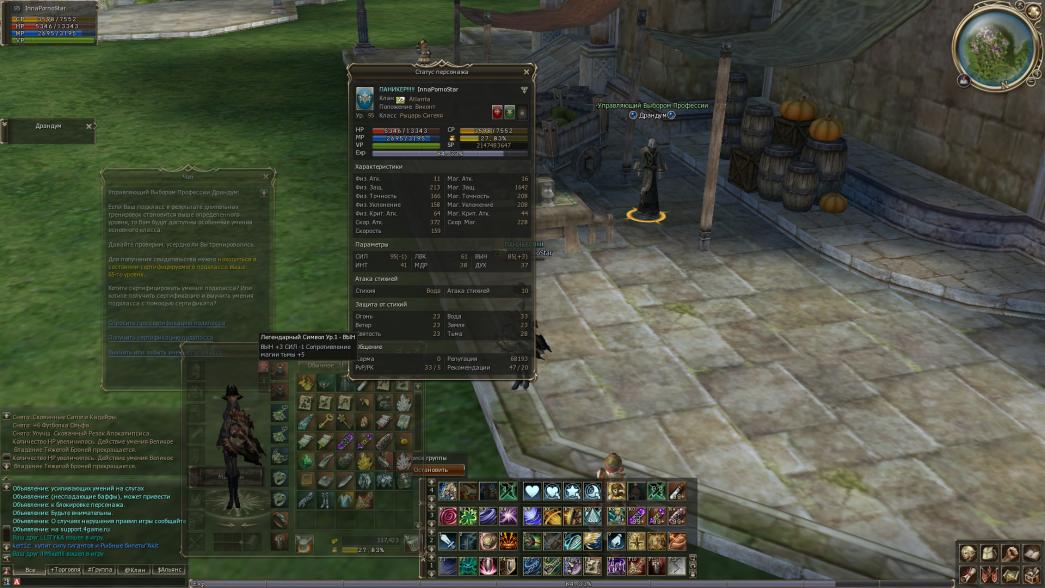Close the Дрэндум target window

click(88, 126)
